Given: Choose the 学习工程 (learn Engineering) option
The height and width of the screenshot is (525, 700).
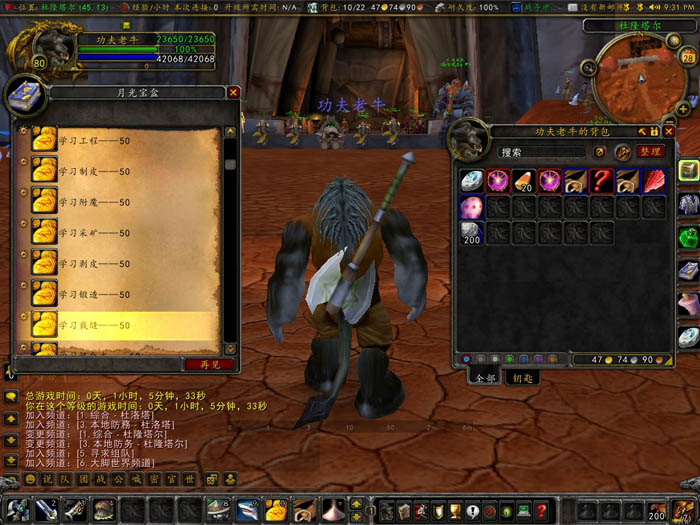Looking at the screenshot, I should tap(95, 141).
